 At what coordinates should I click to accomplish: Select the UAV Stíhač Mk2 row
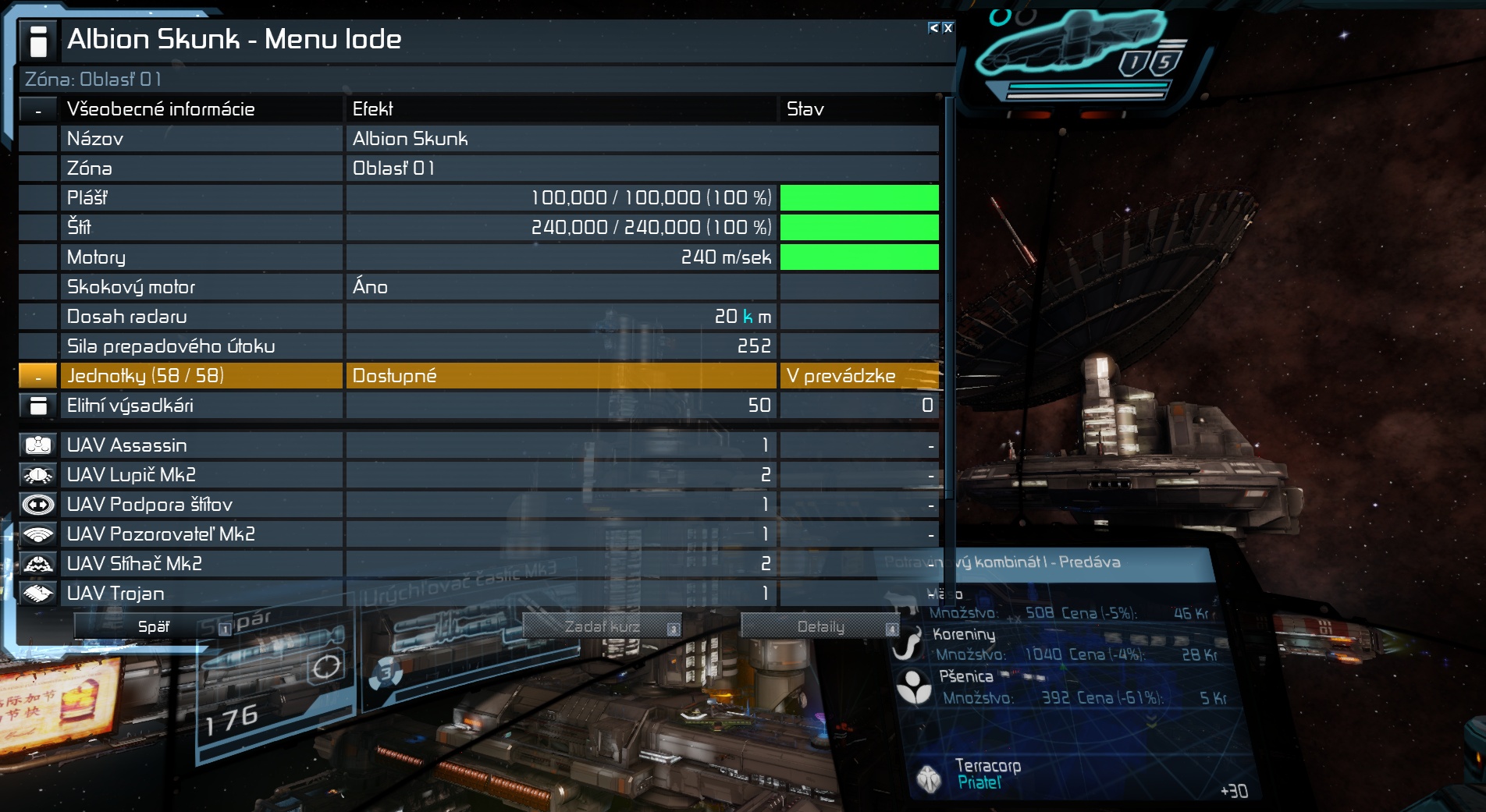(x=201, y=564)
